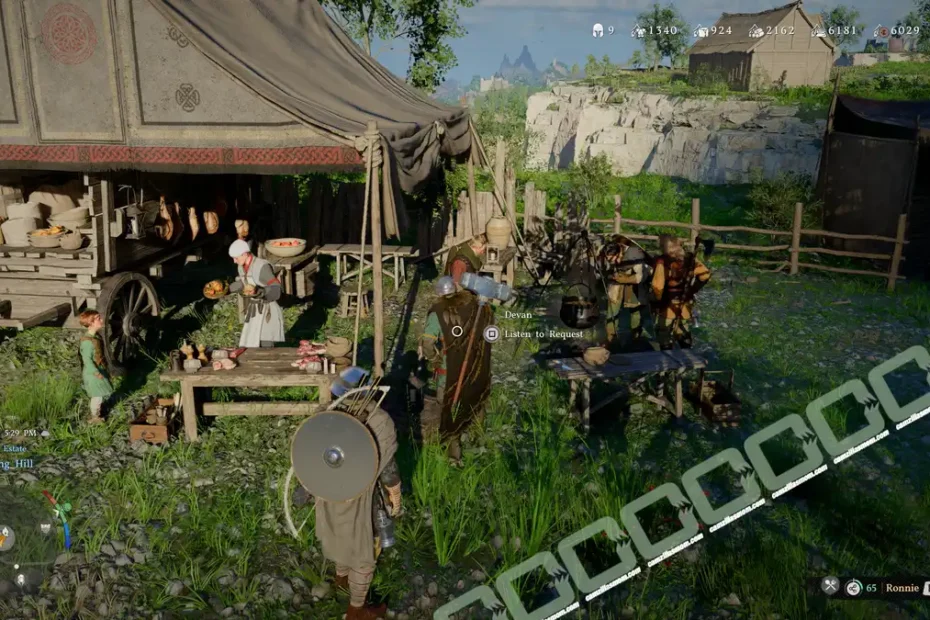Screen dimensions: 930x620
Task: Select the Ronnie player name tag
Action: [901, 588]
